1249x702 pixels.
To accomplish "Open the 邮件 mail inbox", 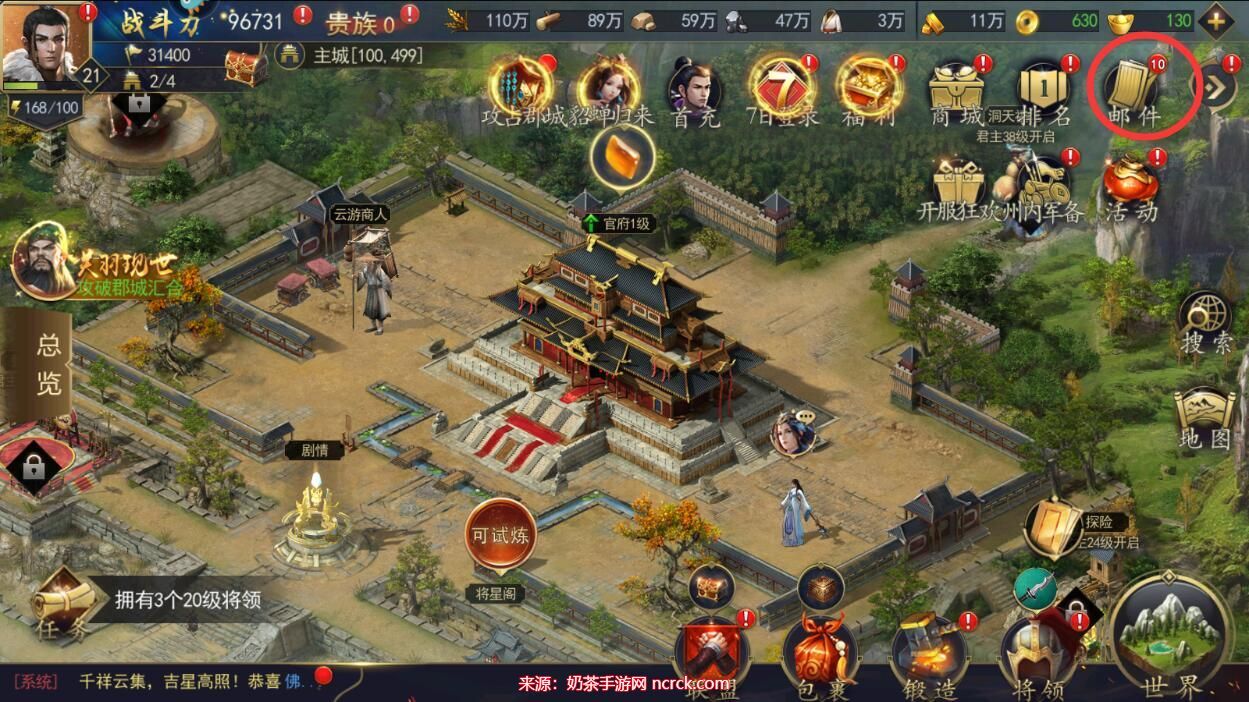I will [x=1135, y=90].
